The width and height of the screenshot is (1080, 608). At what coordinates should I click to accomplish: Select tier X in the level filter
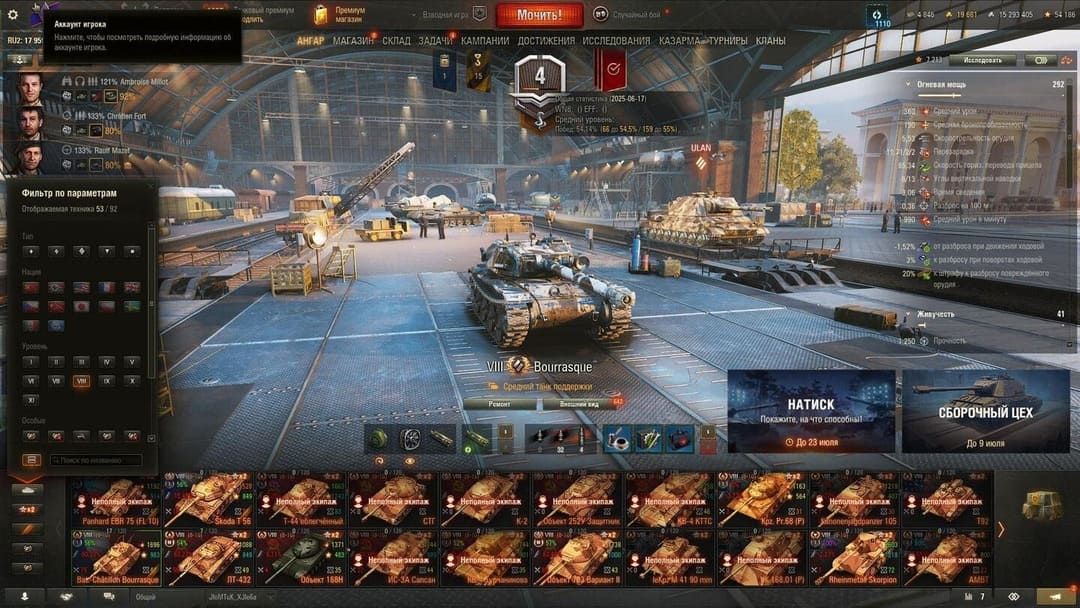pyautogui.click(x=132, y=381)
